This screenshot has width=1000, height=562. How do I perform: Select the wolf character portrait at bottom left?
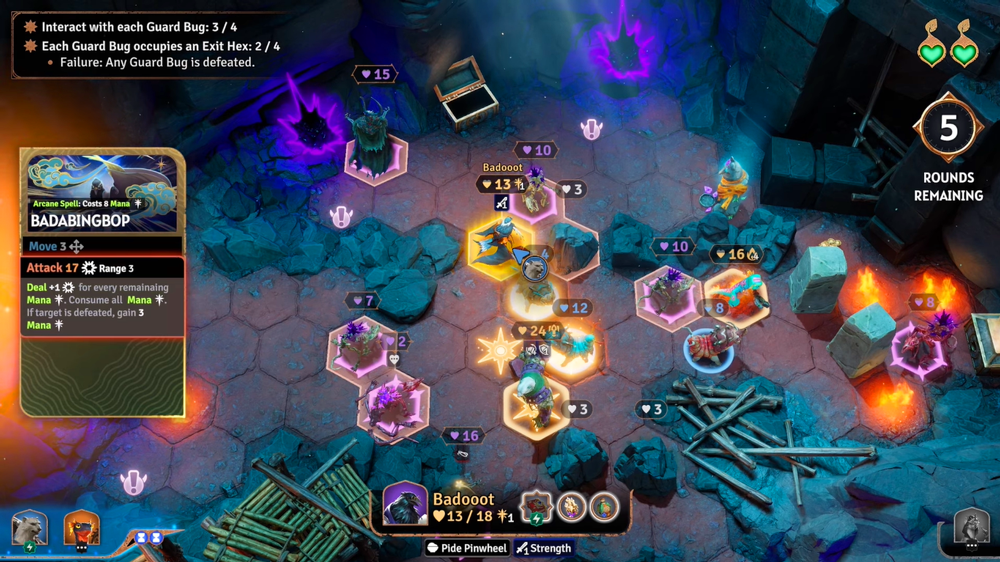29,529
